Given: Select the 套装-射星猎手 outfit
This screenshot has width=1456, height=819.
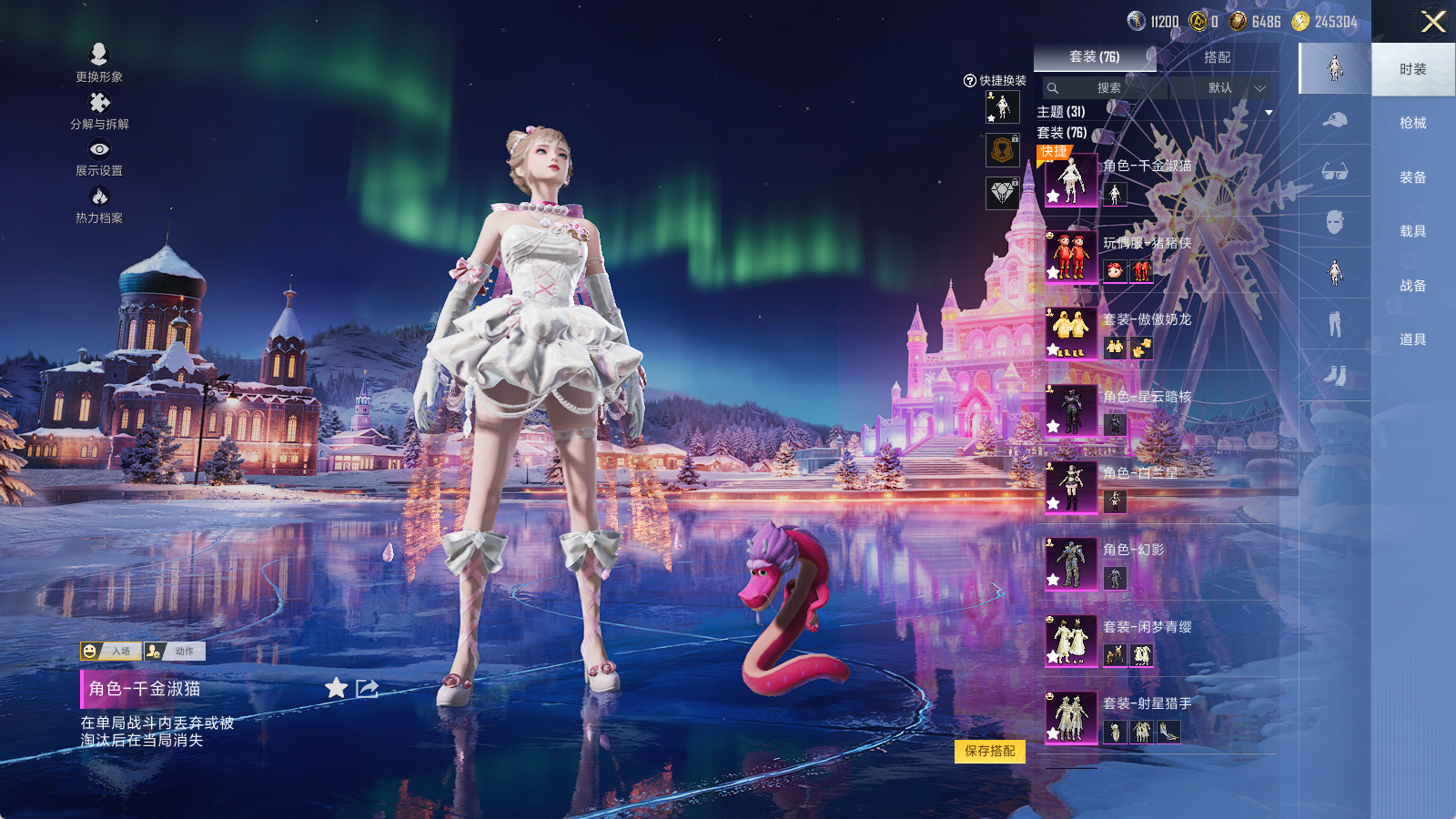Looking at the screenshot, I should pyautogui.click(x=1071, y=717).
